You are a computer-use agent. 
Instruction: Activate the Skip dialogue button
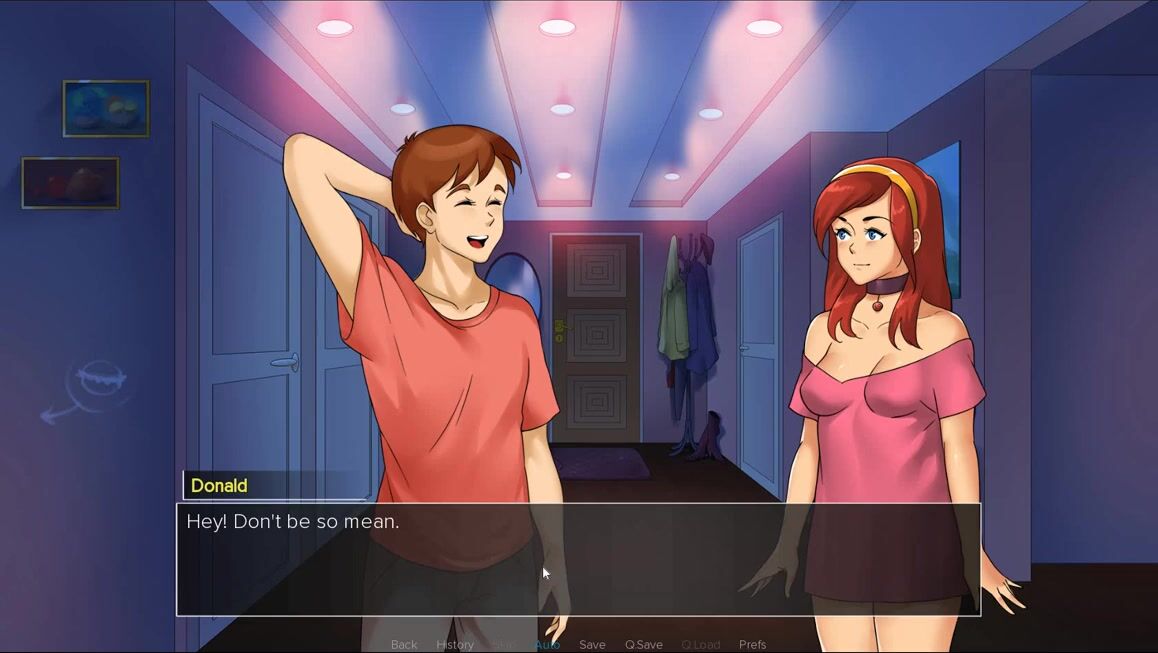504,645
